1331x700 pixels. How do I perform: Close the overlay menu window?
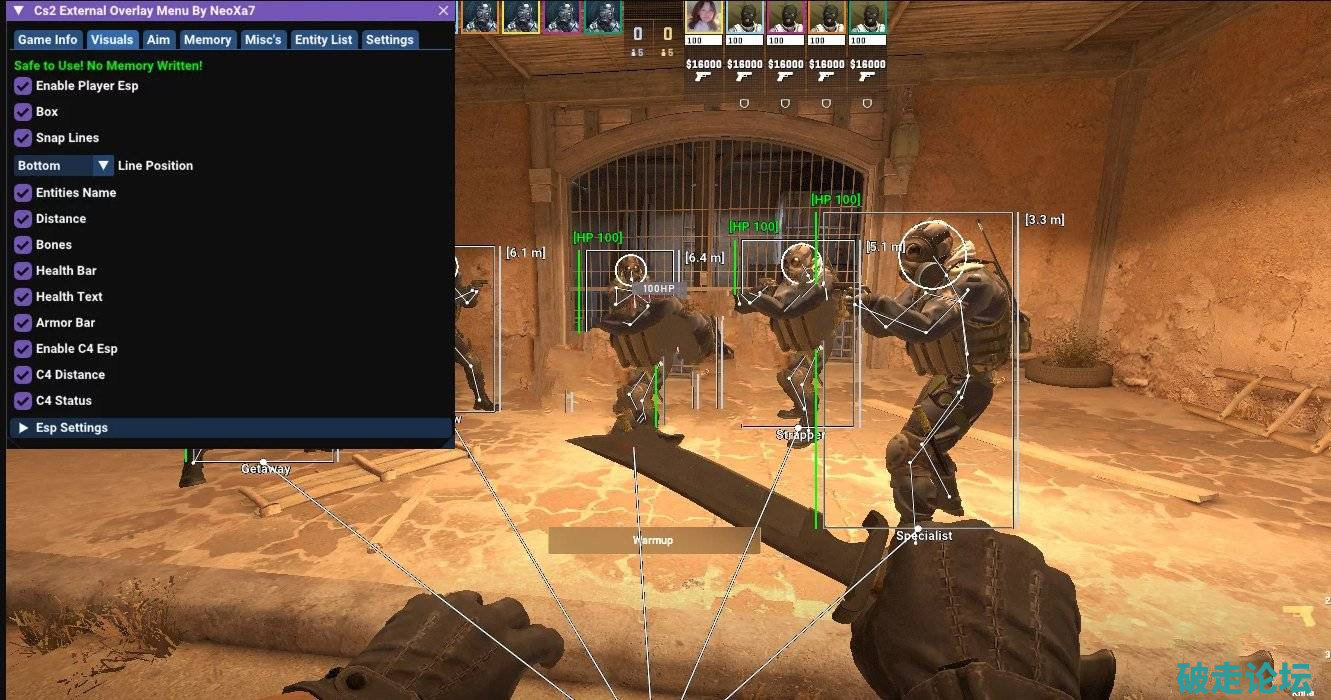(443, 11)
